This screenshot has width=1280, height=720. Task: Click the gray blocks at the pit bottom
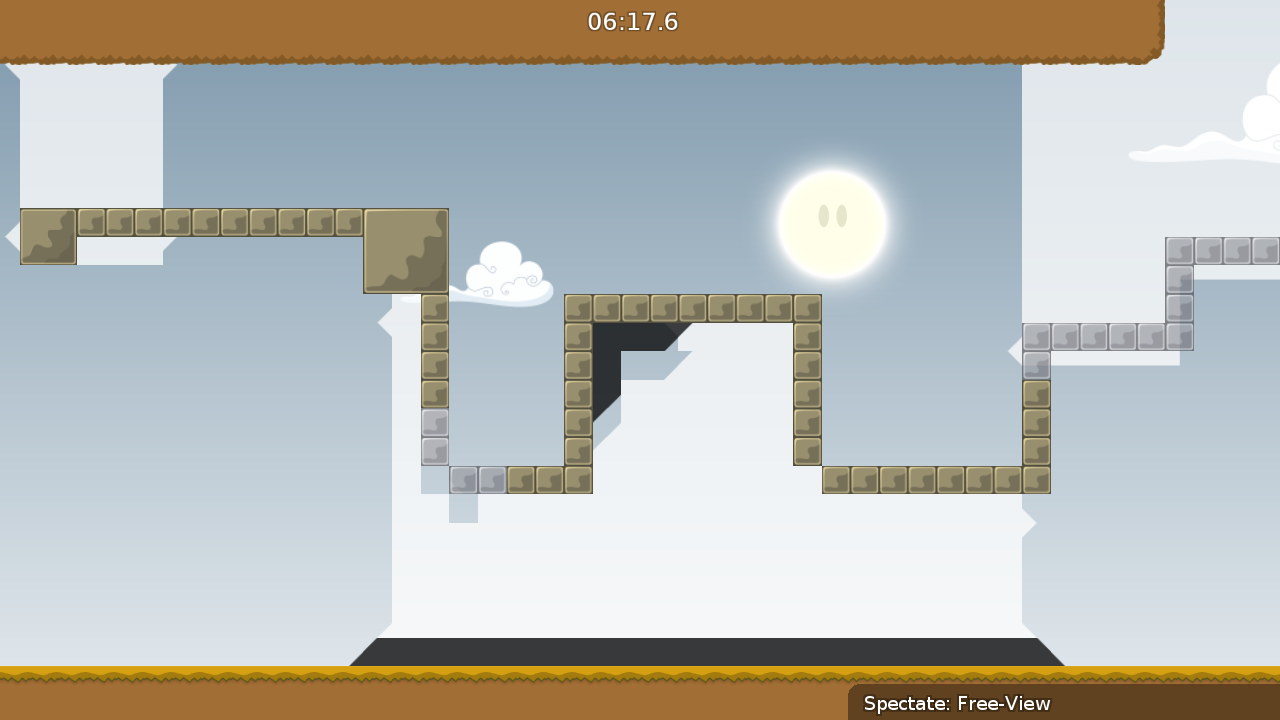pos(477,480)
